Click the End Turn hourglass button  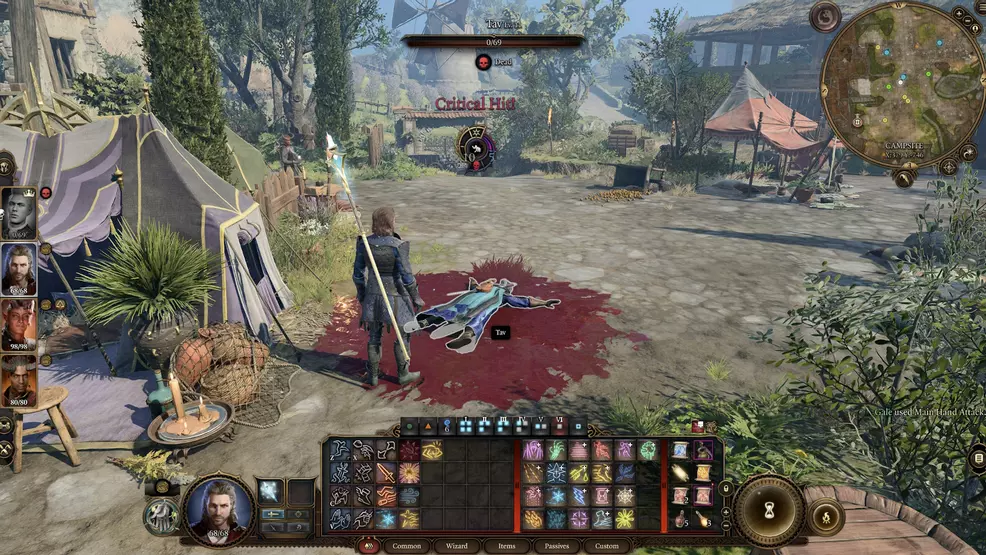(x=769, y=510)
